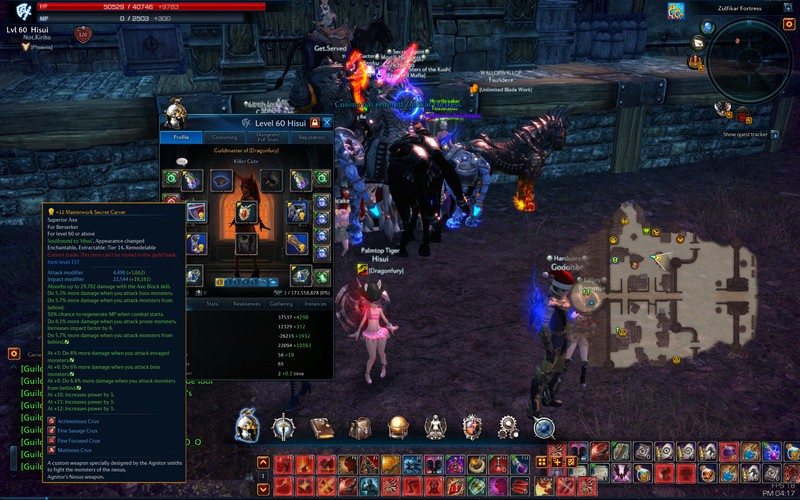Viewport: 800px width, 500px height.
Task: Show the Resistances stats section
Action: (x=245, y=303)
